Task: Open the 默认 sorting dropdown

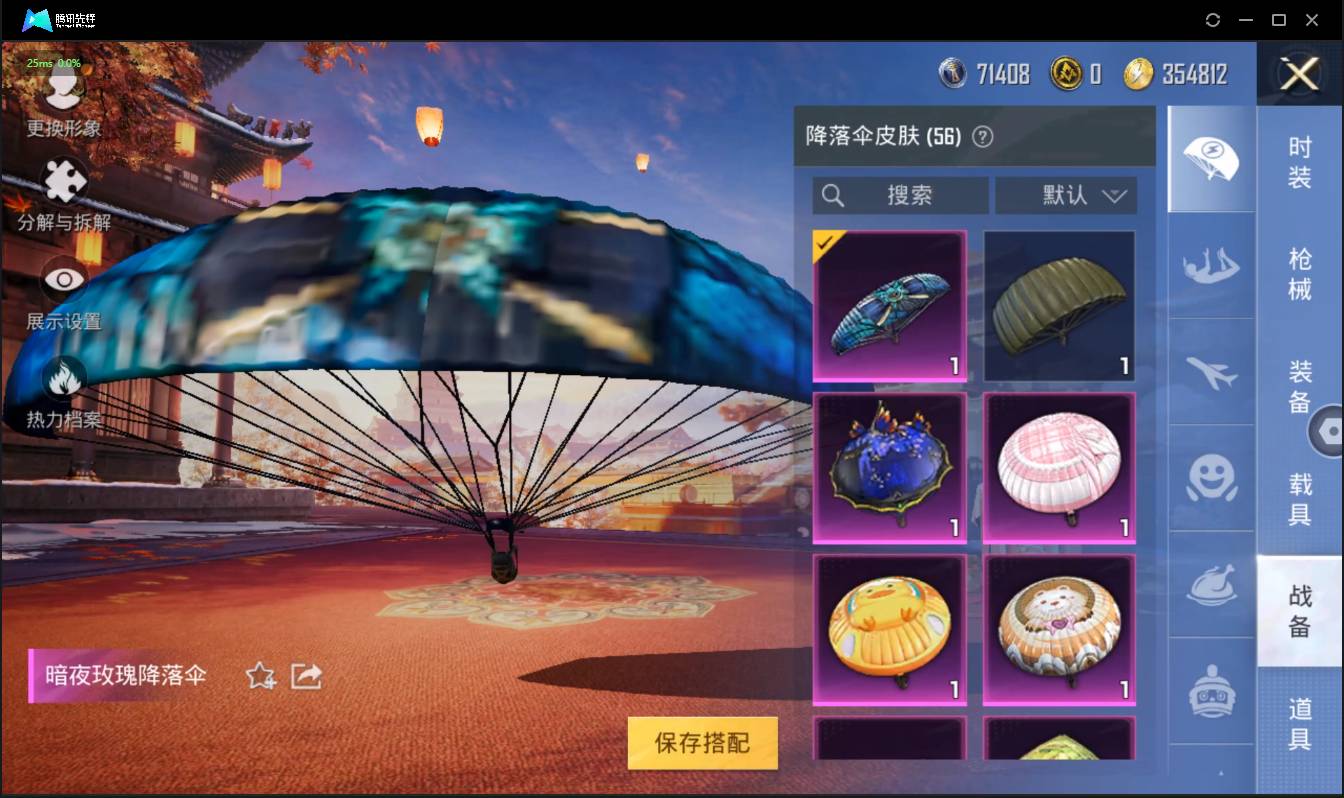Action: click(1066, 196)
